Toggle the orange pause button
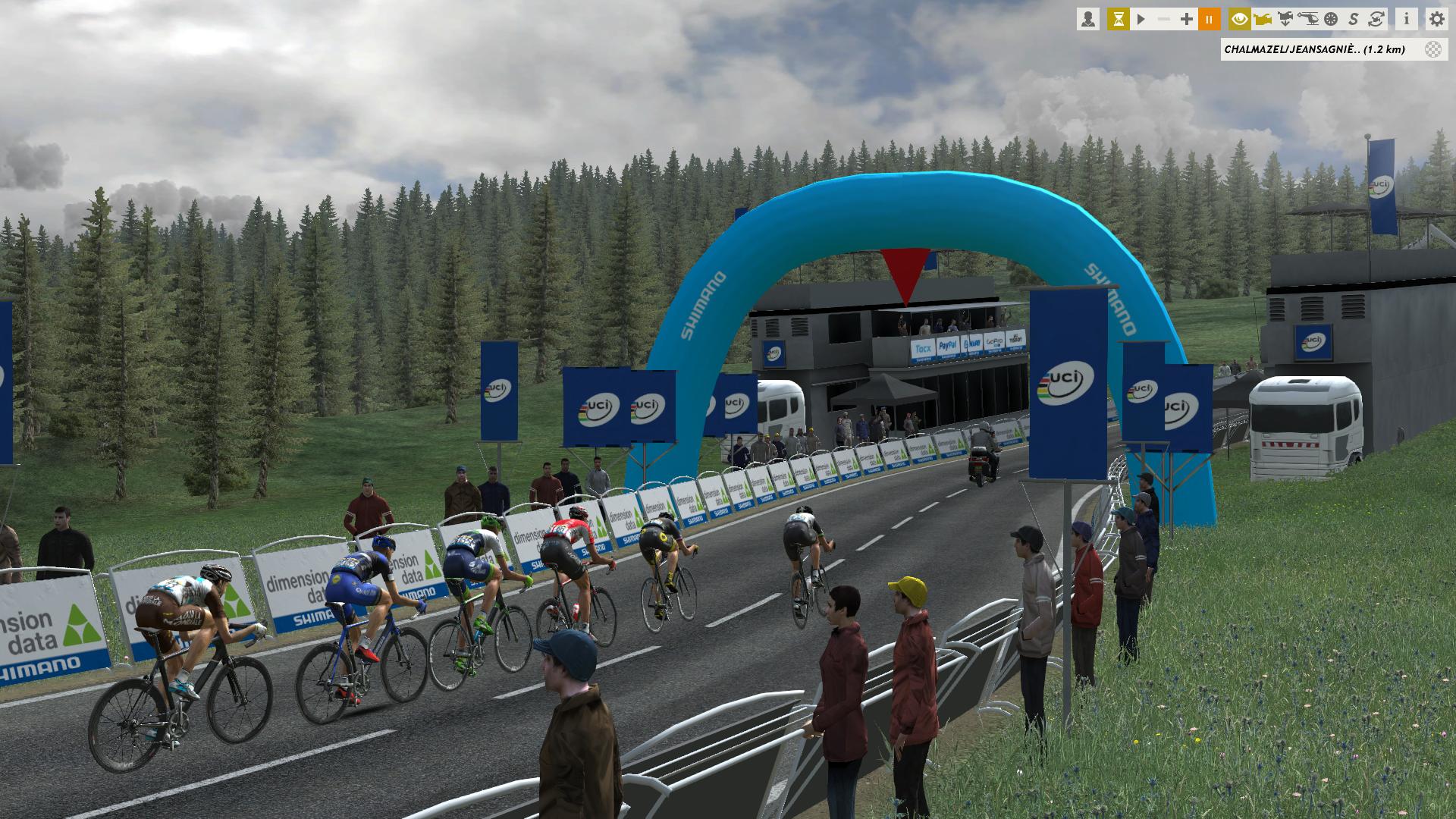The height and width of the screenshot is (819, 1456). coord(1210,19)
